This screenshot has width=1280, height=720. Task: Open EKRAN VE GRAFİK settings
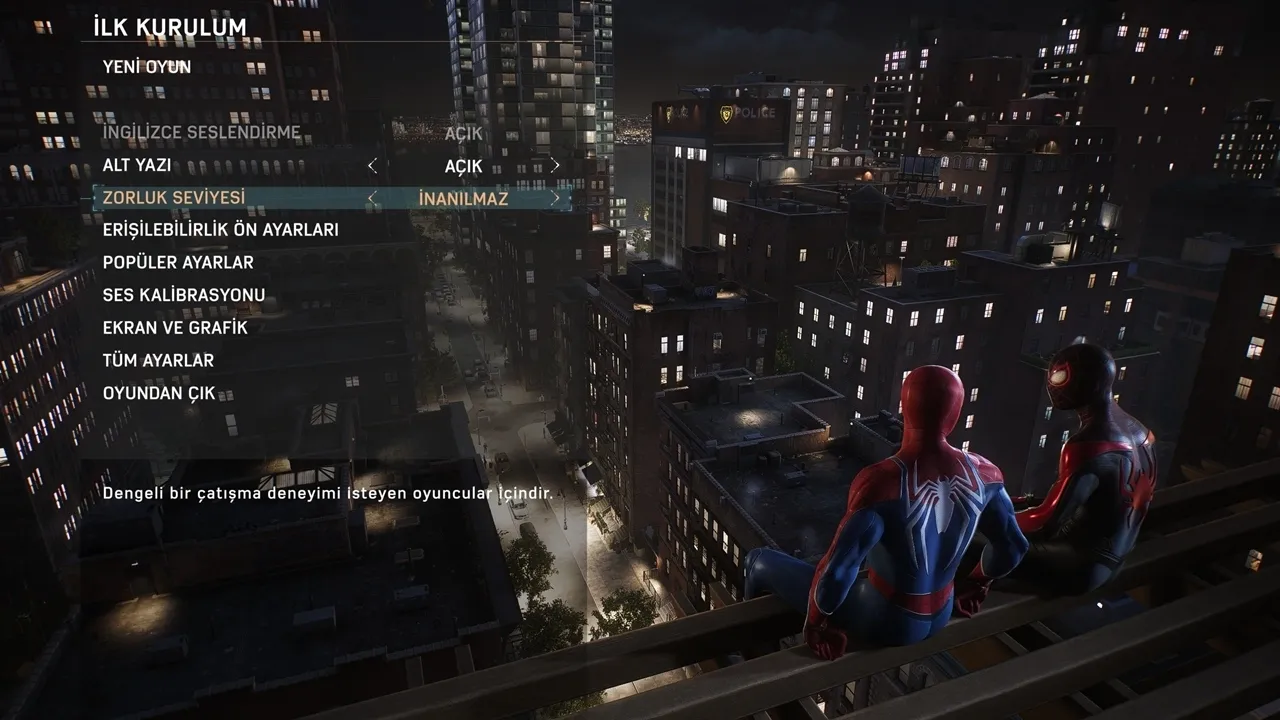point(175,327)
